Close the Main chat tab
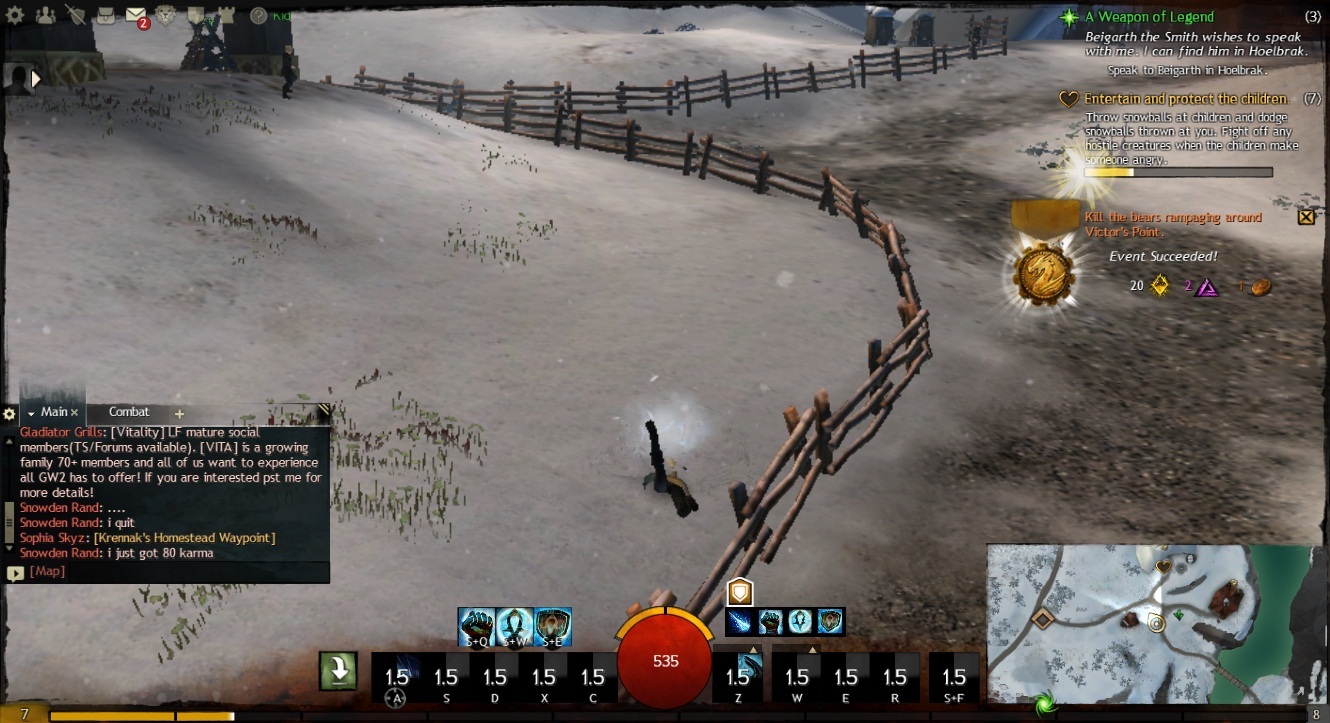Image resolution: width=1330 pixels, height=723 pixels. pyautogui.click(x=75, y=413)
